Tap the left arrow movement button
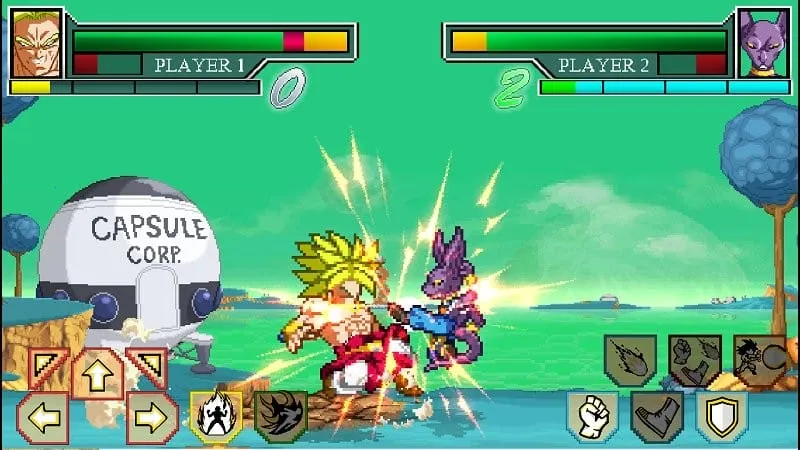Image resolution: width=800 pixels, height=450 pixels. 43,416
